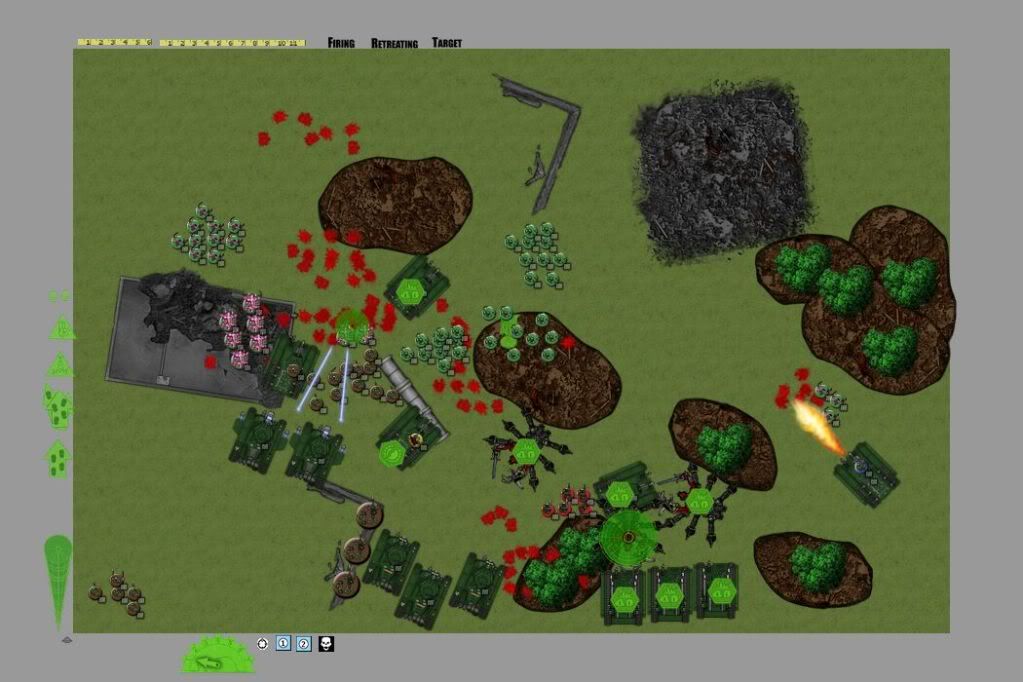Screen dimensions: 1023x682
Task: Pick the long green flamer teardrop template
Action: click(58, 580)
